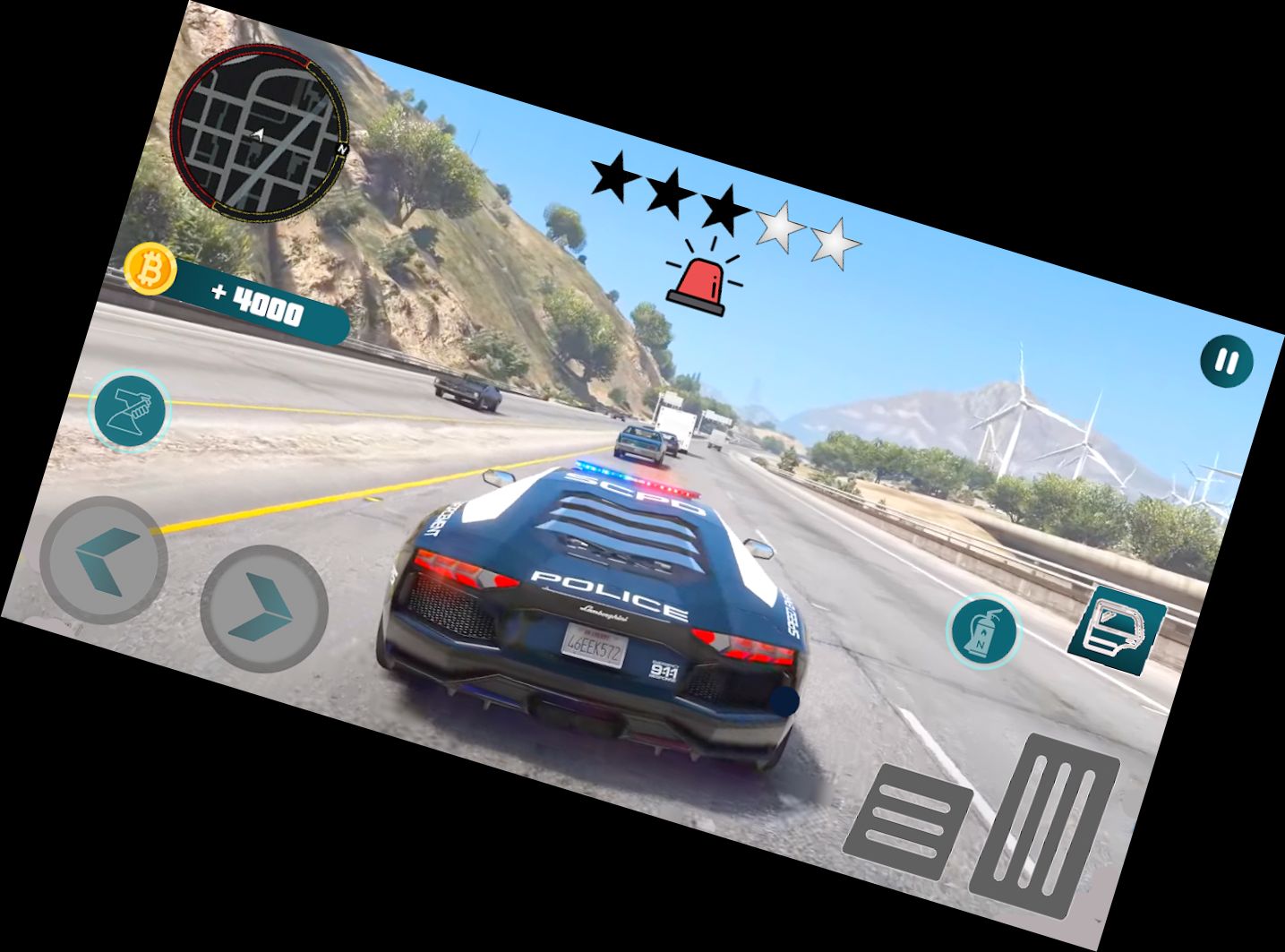Open the circular street minimap
Image resolution: width=1285 pixels, height=952 pixels.
click(258, 131)
